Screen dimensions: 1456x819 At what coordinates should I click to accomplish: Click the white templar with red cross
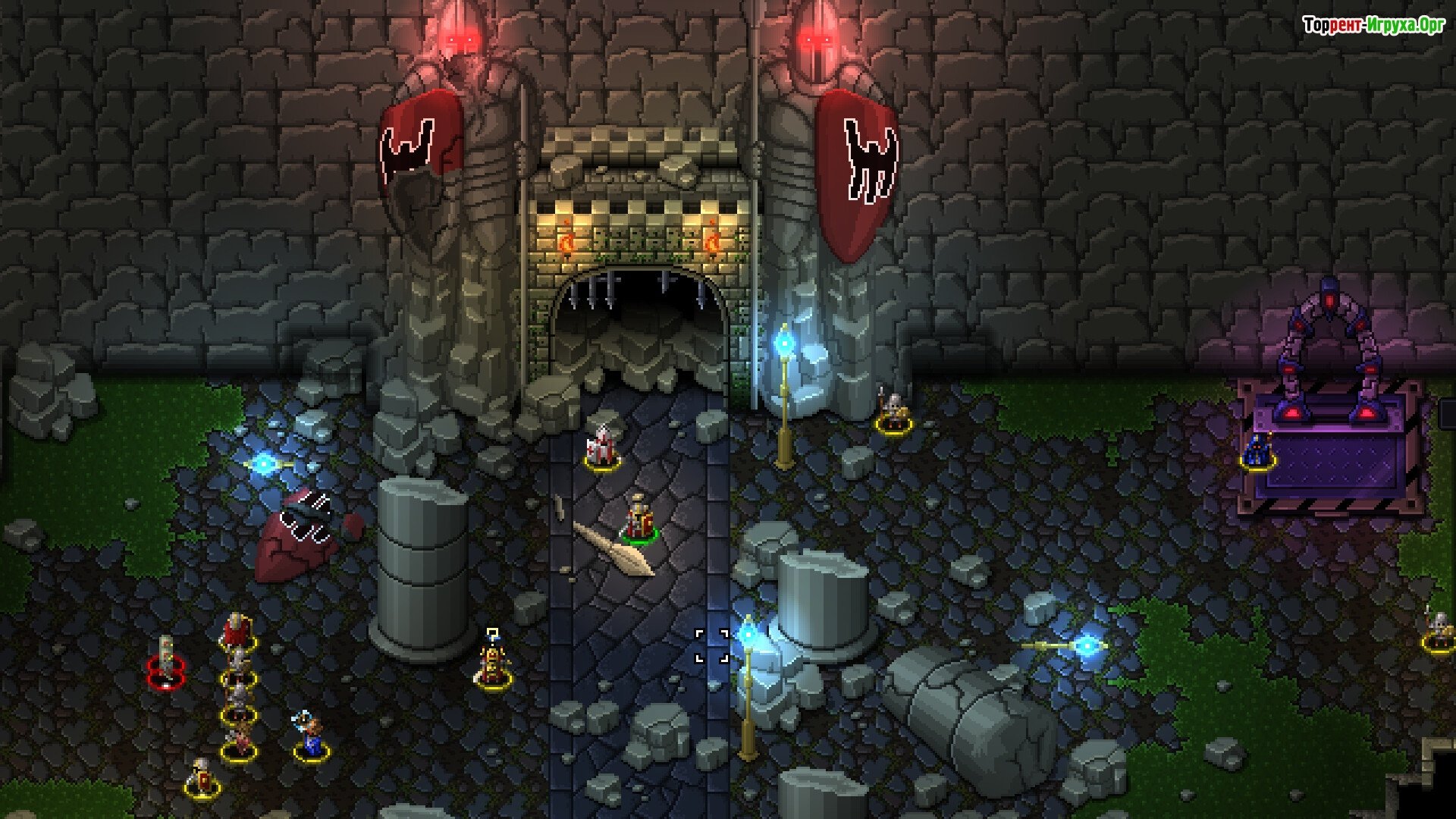point(603,447)
